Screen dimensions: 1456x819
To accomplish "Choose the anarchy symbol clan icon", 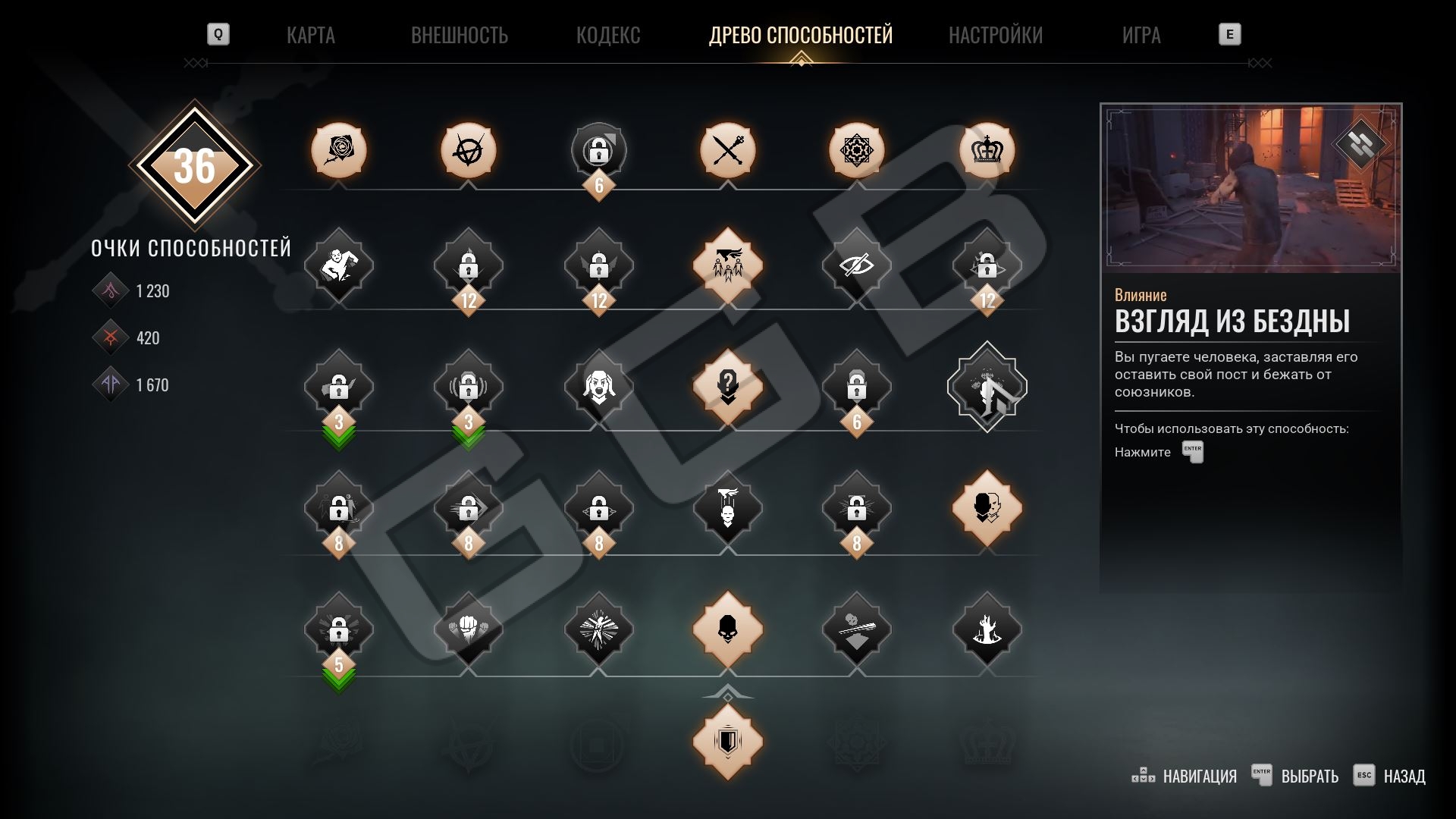I will [x=469, y=150].
